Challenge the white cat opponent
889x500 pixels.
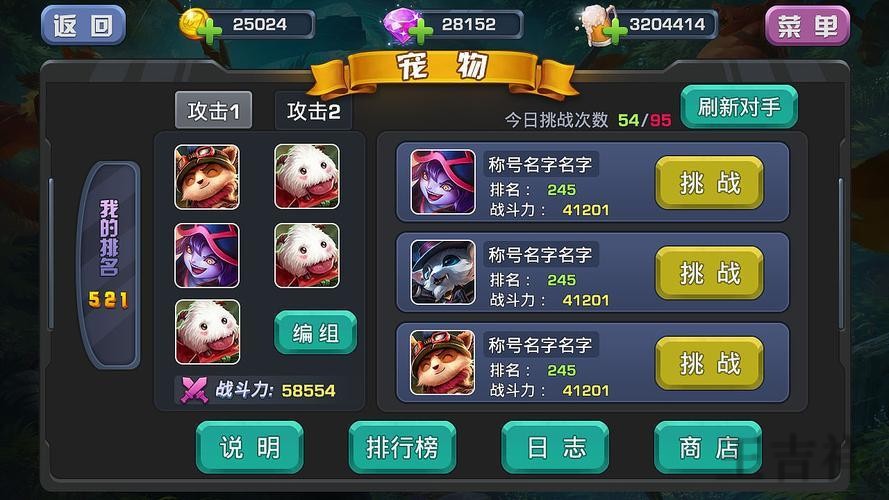coord(709,272)
